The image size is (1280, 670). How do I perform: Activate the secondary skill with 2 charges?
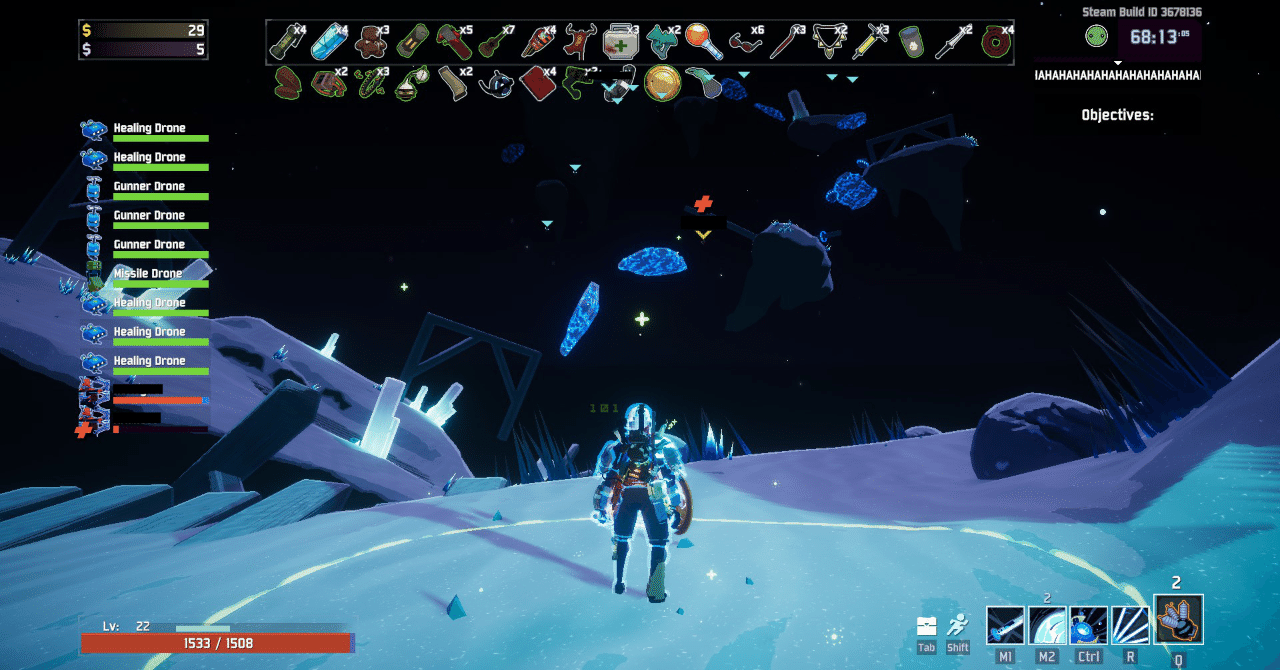point(1047,625)
